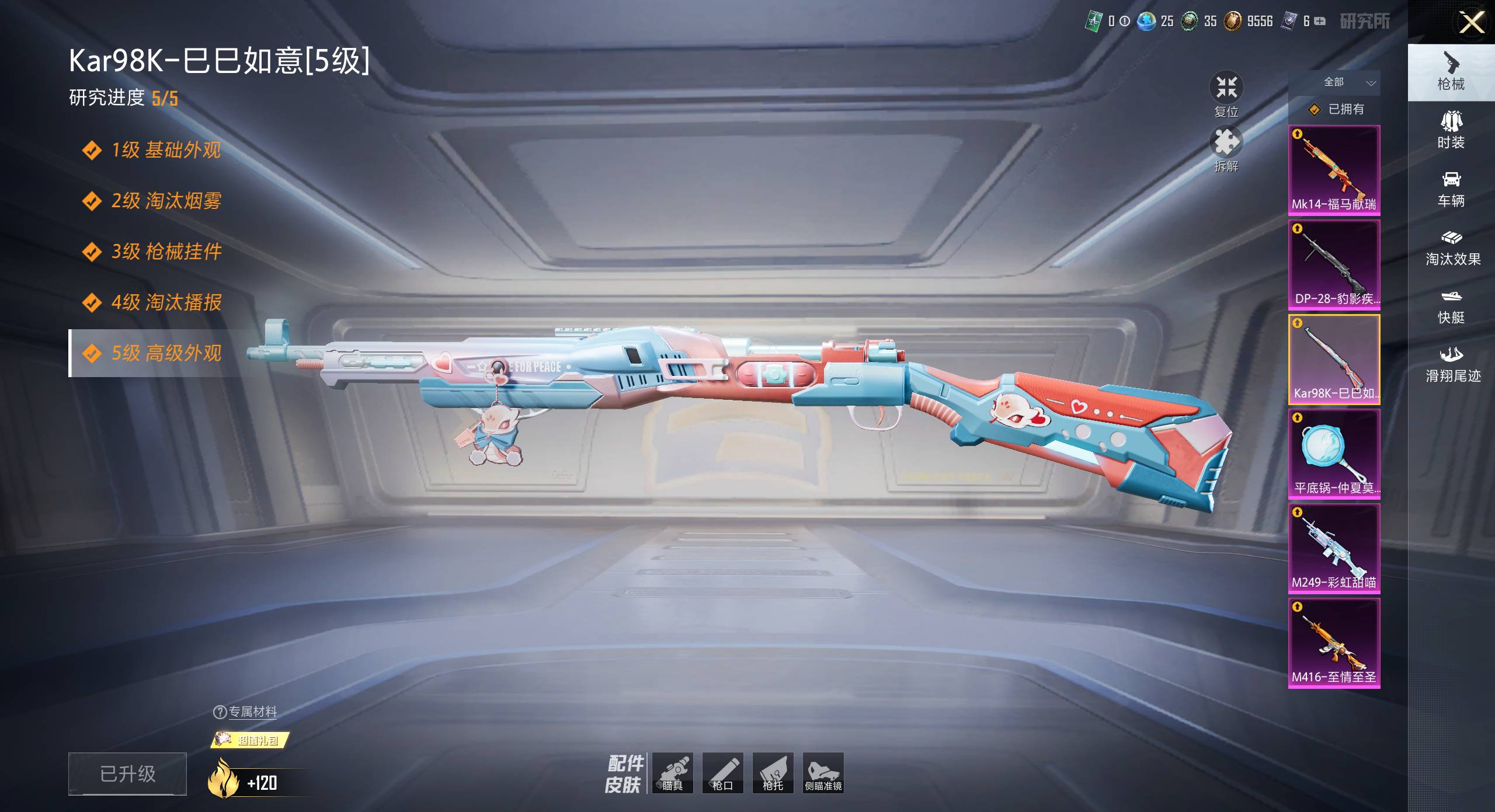Select level 4 淘汰播报 research stage
This screenshot has width=1495, height=812.
pyautogui.click(x=166, y=302)
